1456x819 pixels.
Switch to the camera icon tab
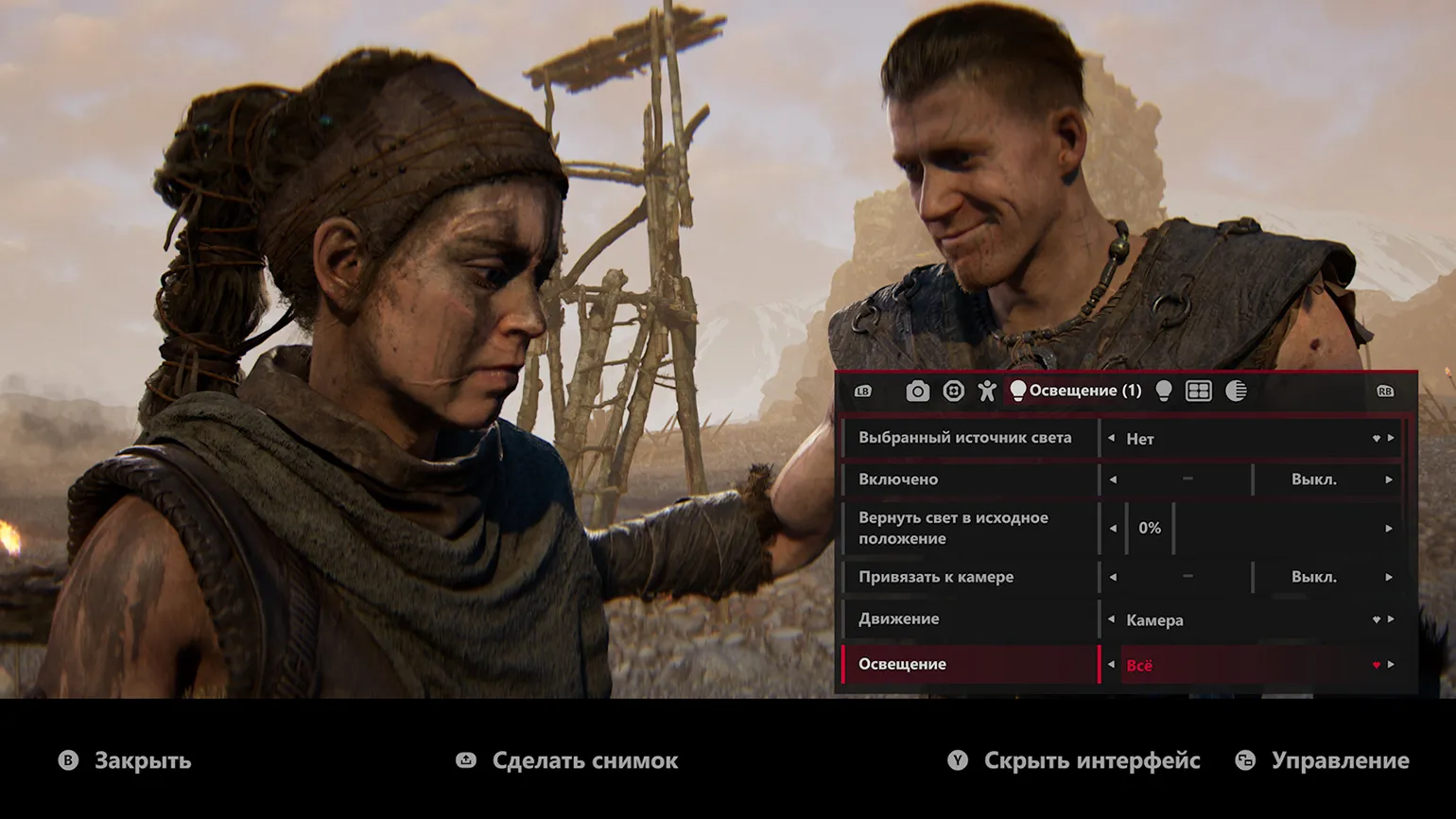point(917,392)
